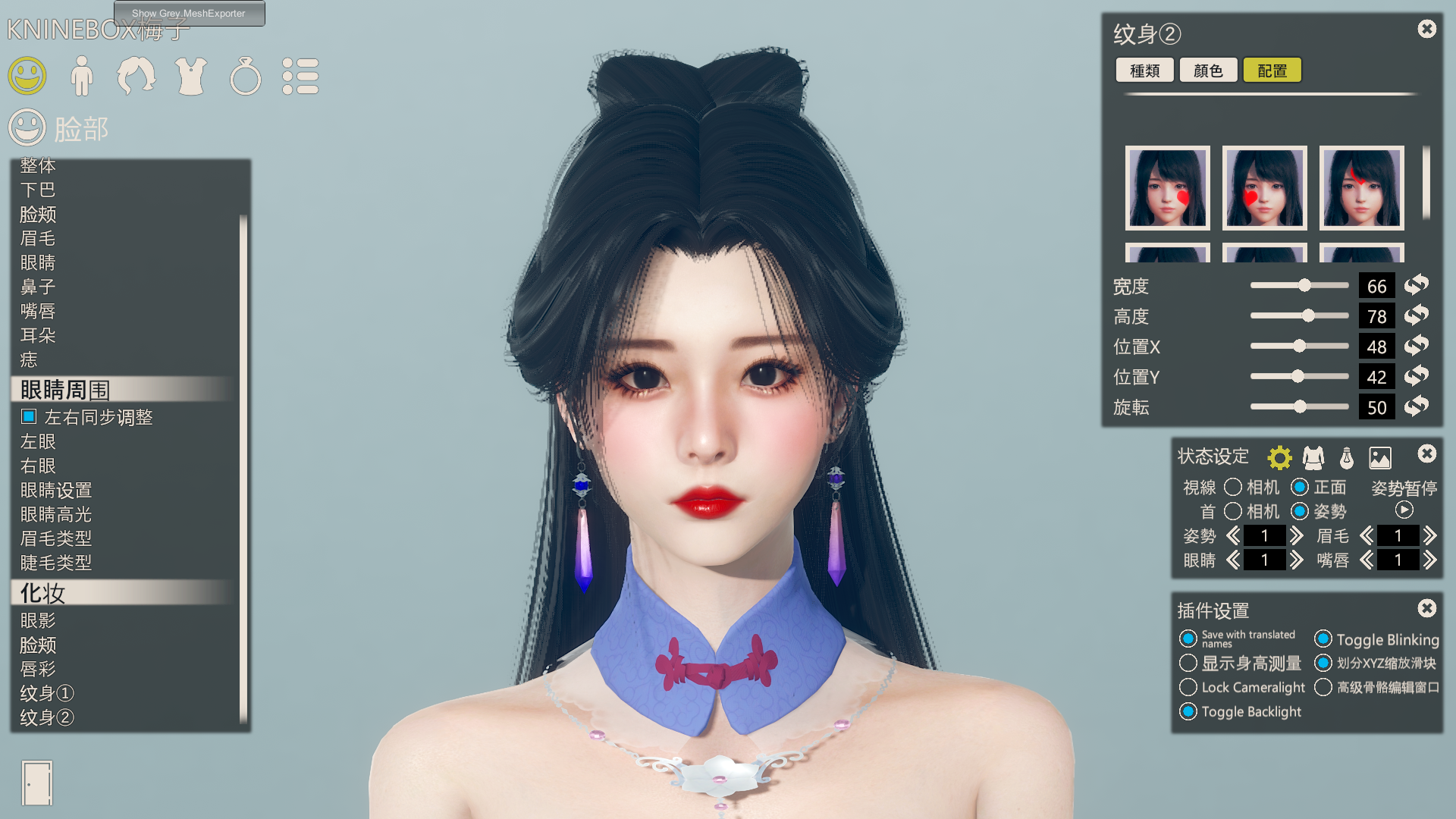Toggle 左右同步调整 checkbox
This screenshot has width=1456, height=819.
pos(29,416)
